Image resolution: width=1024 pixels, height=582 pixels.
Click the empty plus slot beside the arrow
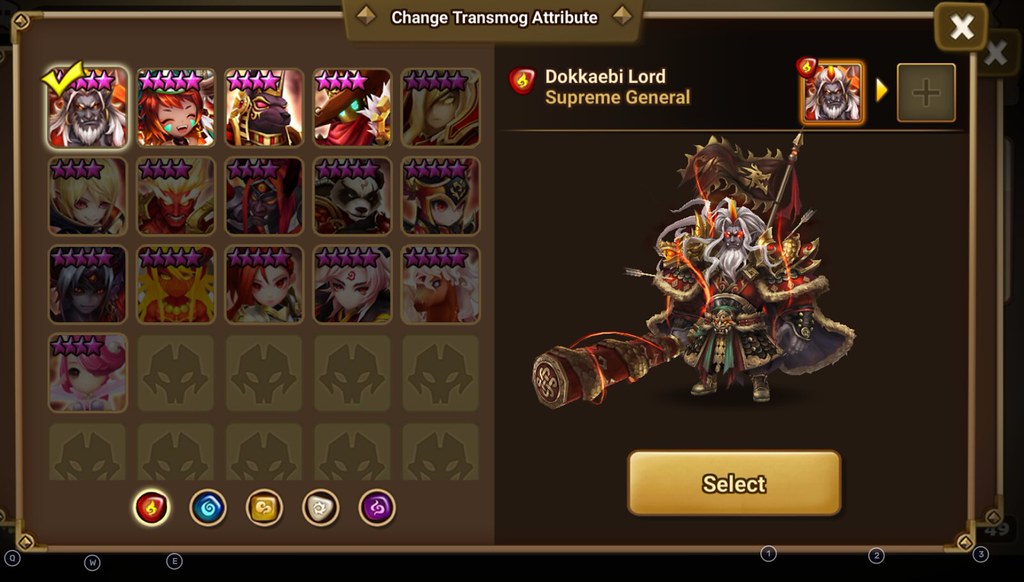click(x=926, y=93)
